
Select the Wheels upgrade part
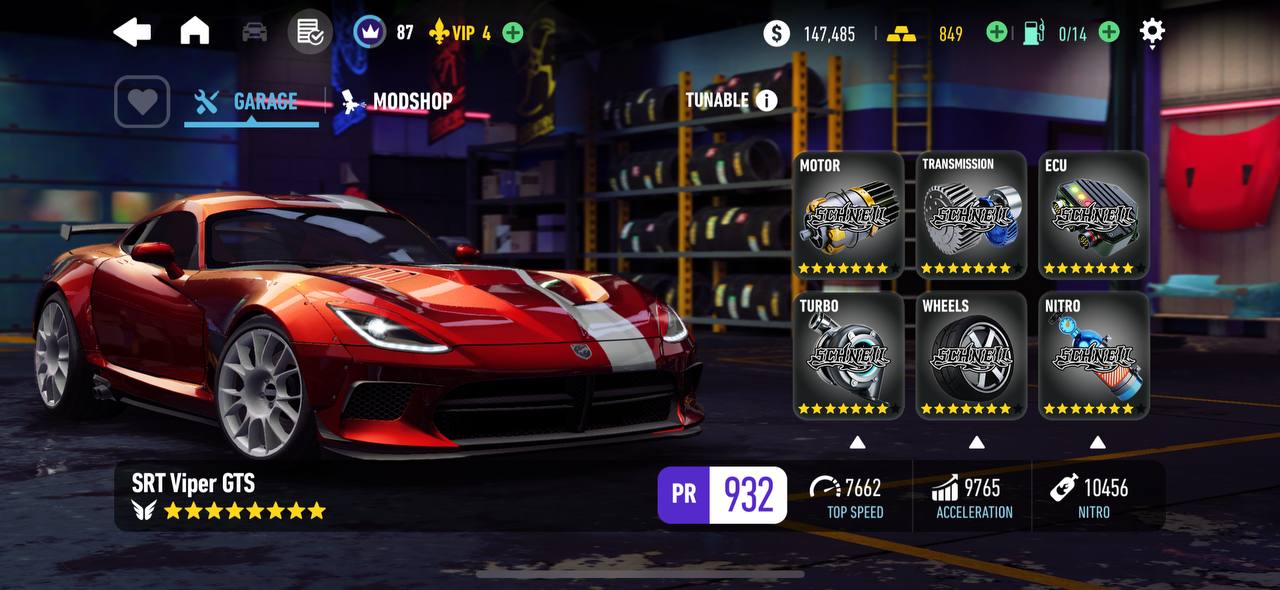(971, 355)
